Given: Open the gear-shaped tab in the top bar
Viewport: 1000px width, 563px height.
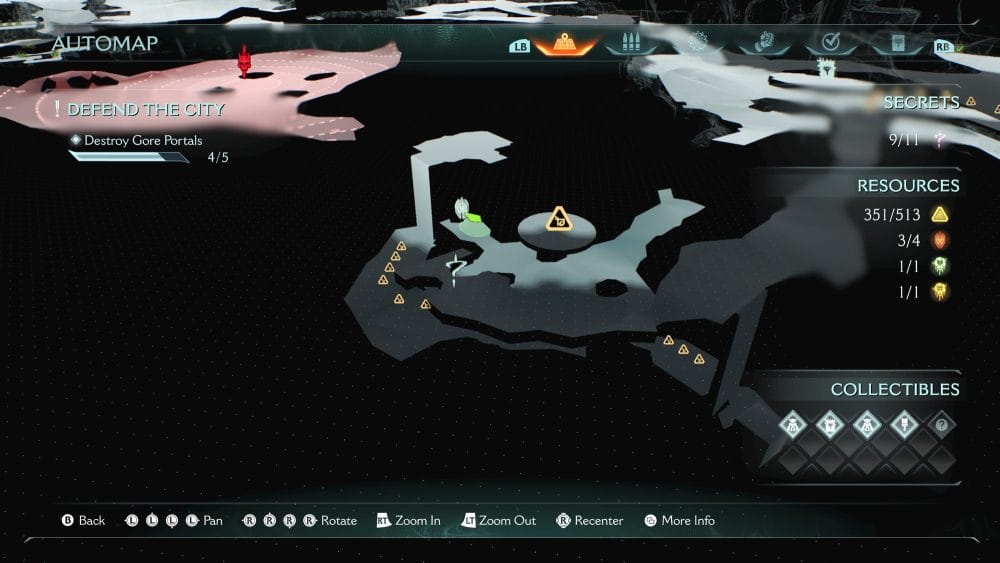Looking at the screenshot, I should [x=698, y=43].
